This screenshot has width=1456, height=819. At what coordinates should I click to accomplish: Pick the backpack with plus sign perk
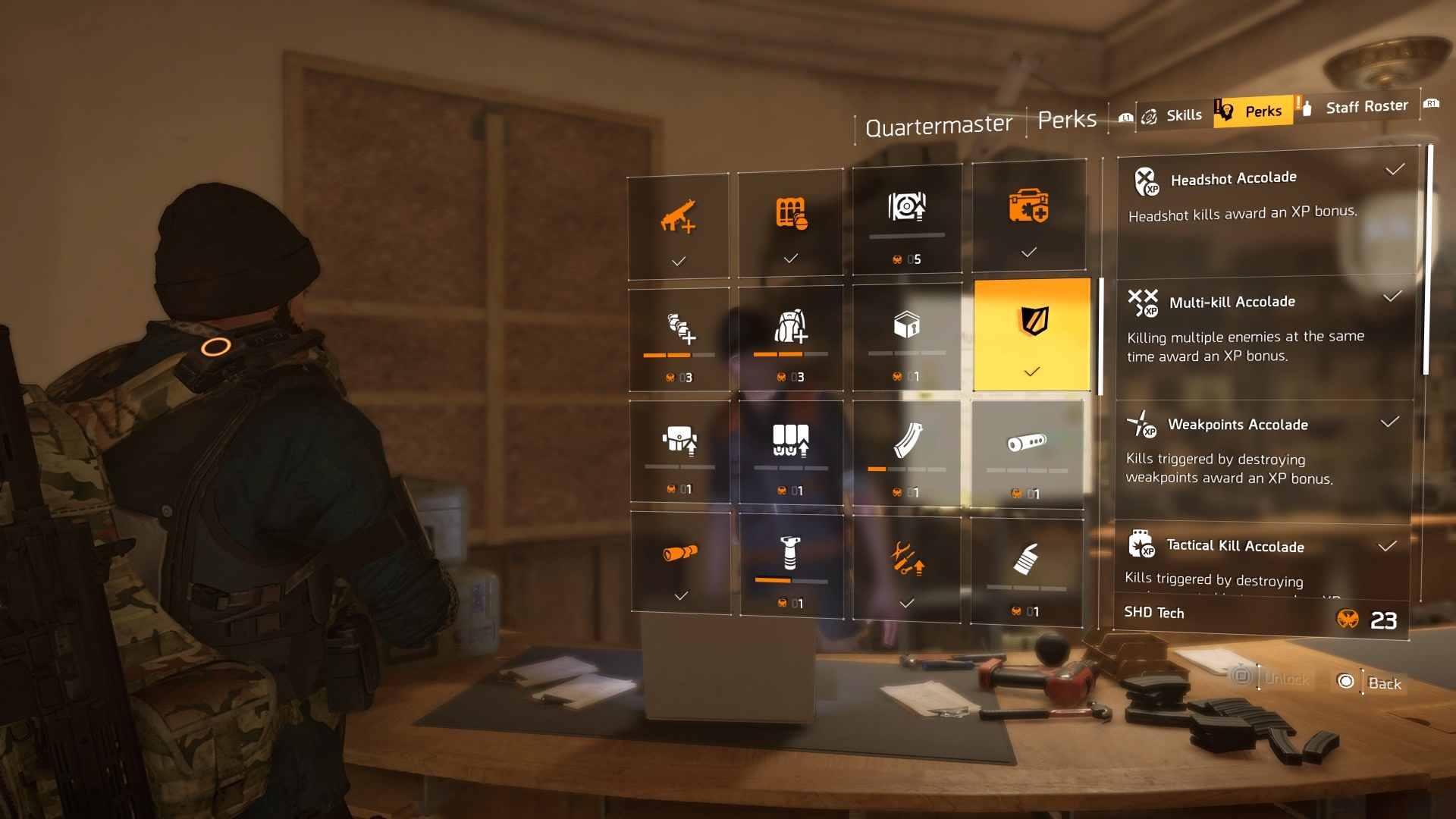point(790,337)
